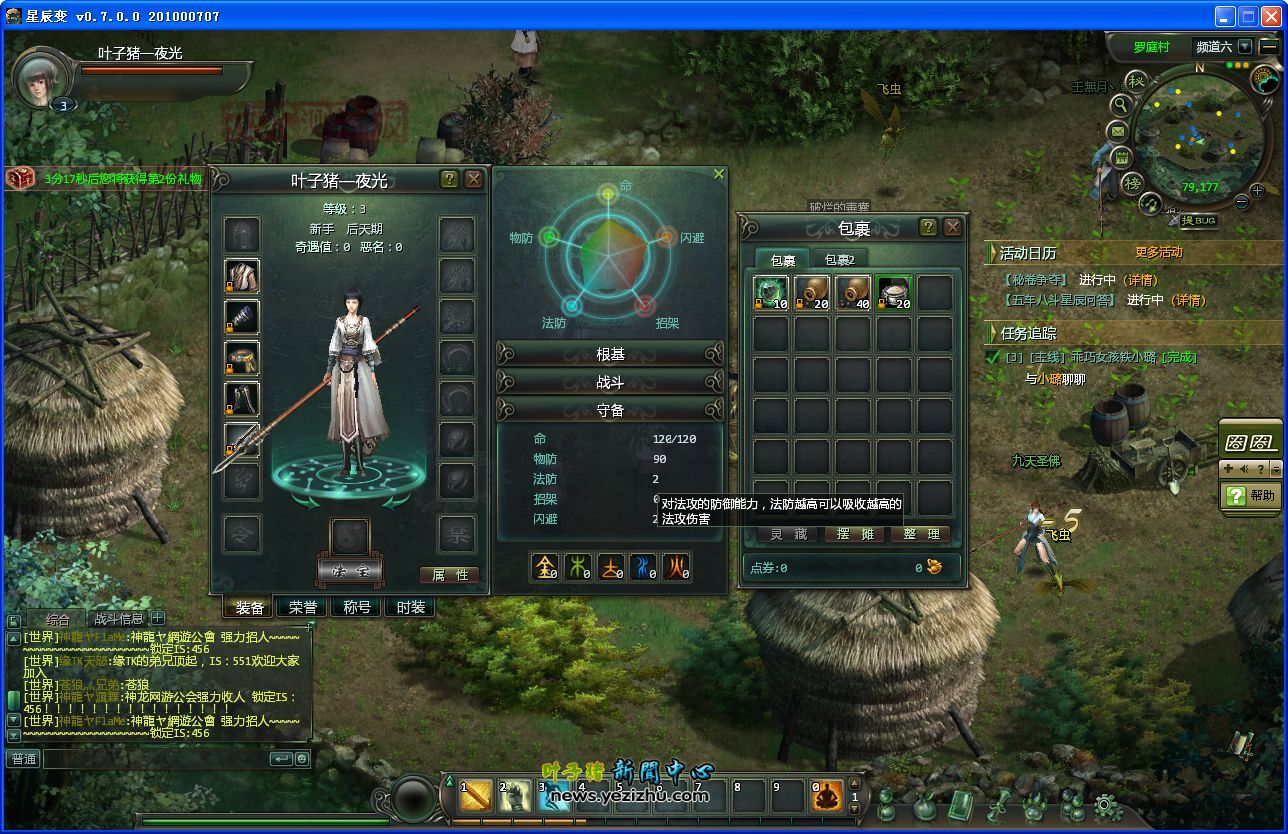
Task: Close the 包裹 inventory window
Action: tap(953, 227)
